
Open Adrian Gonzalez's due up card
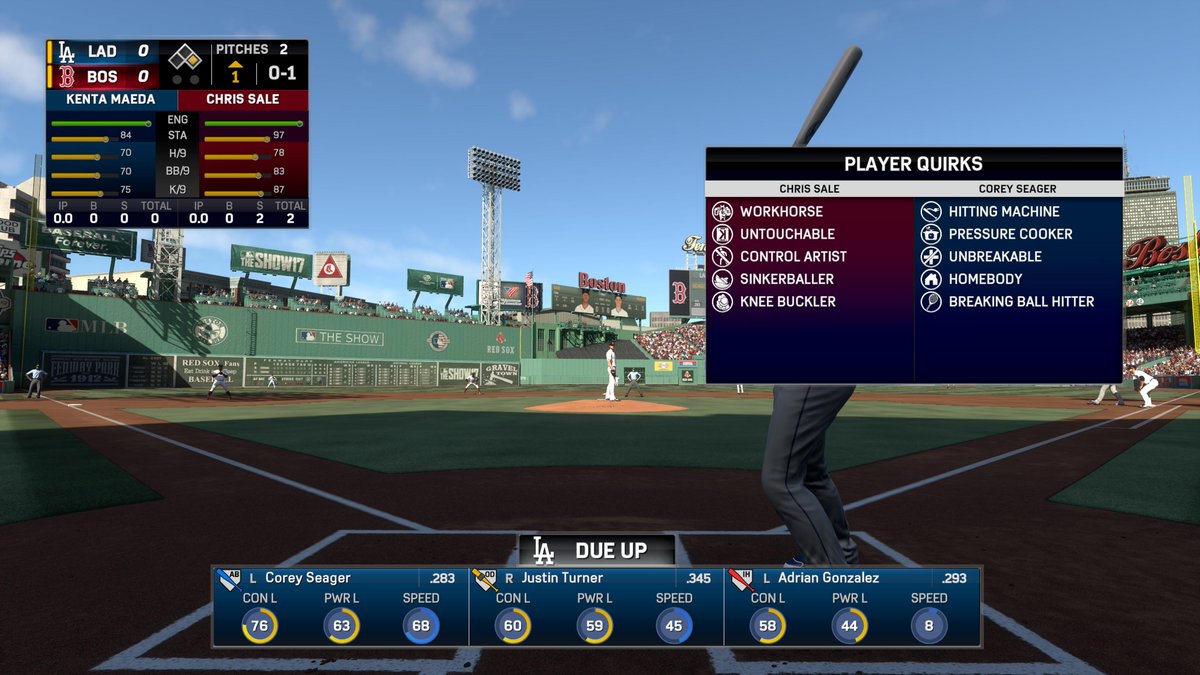coord(852,607)
